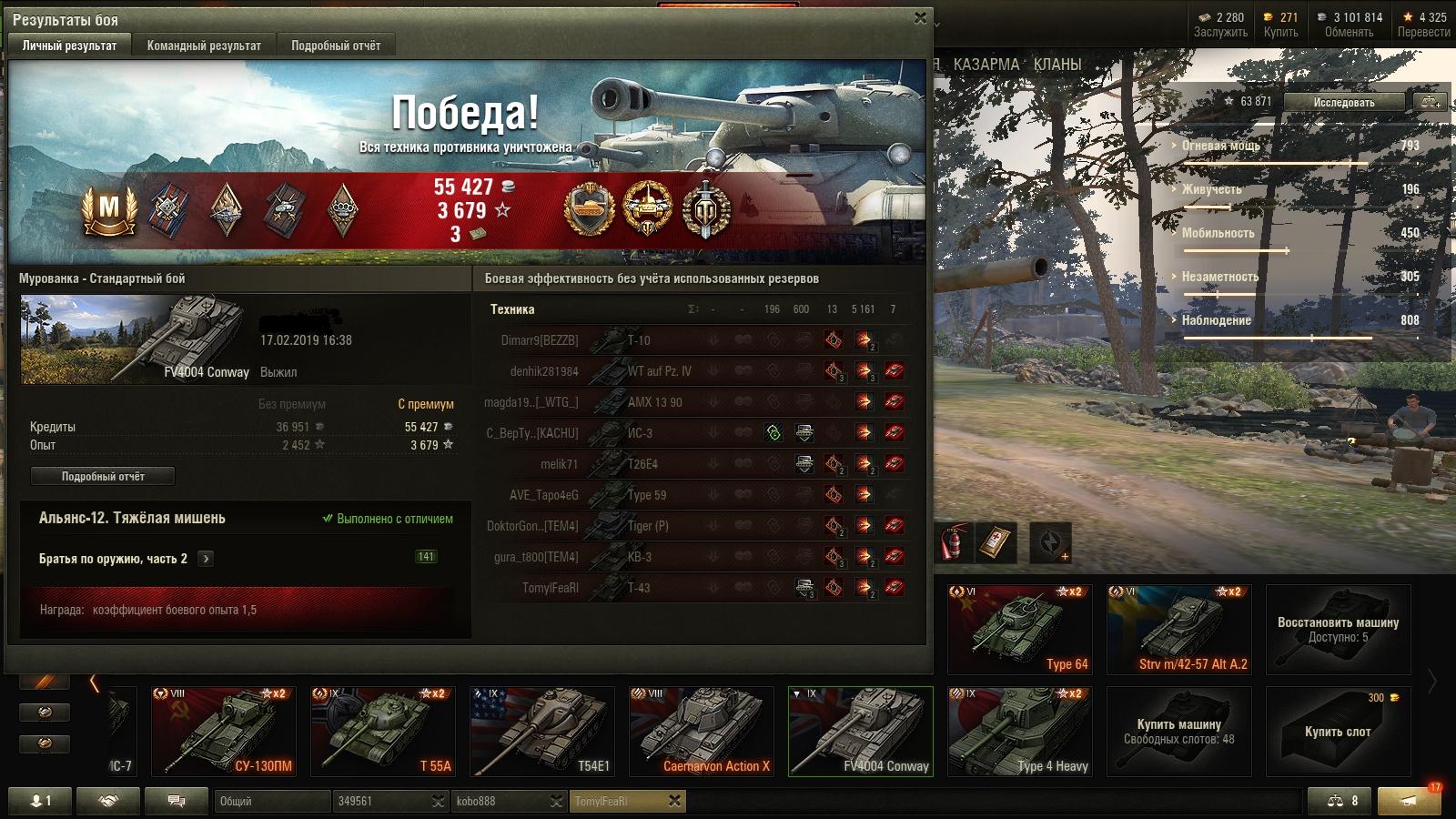1456x819 pixels.
Task: Pick the Caernarvon Action X tank
Action: point(701,731)
